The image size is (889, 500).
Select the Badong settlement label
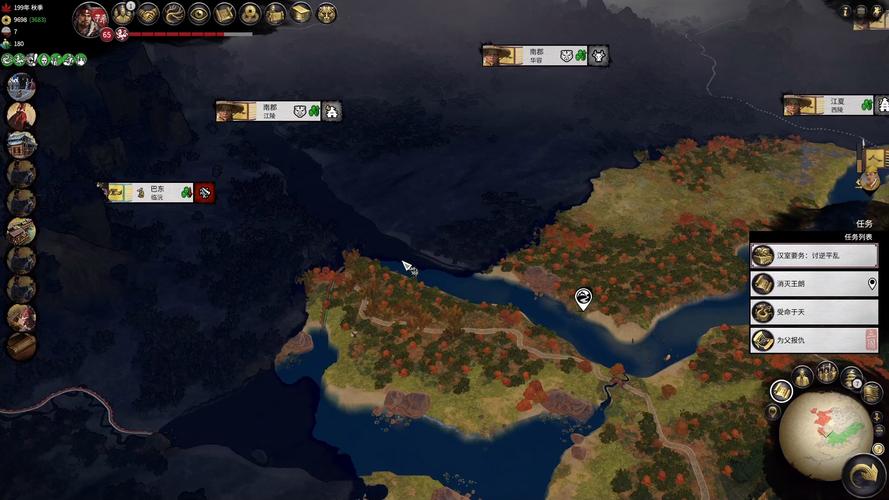tap(157, 191)
